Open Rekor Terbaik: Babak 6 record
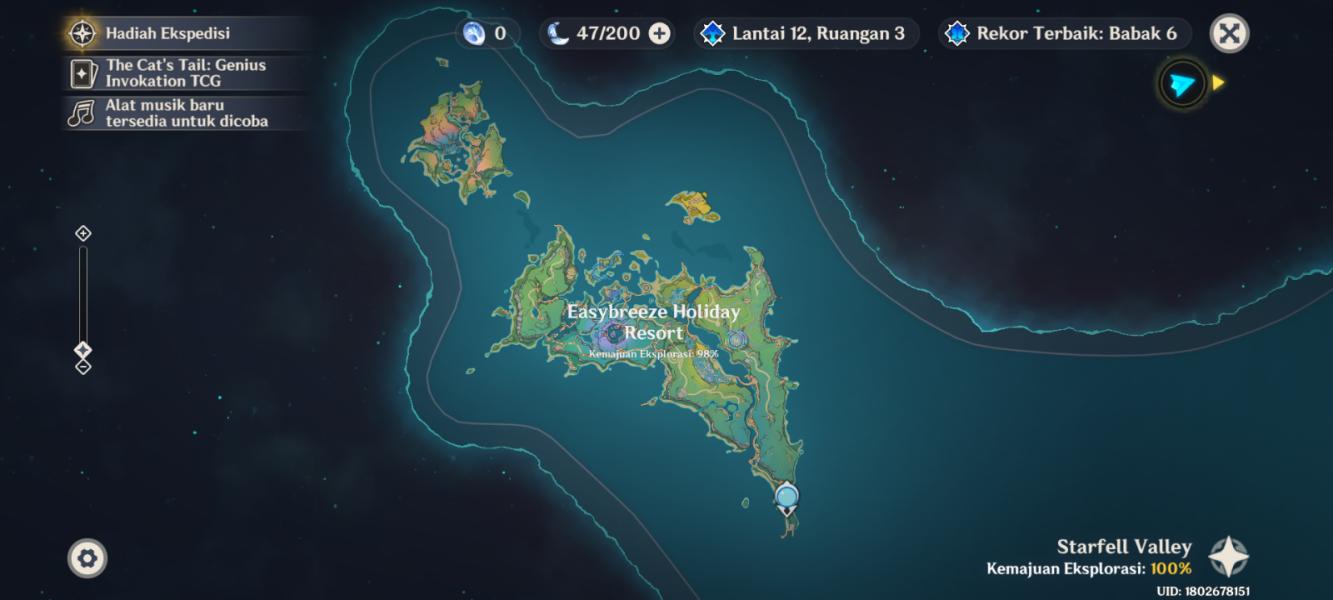 coord(1064,33)
